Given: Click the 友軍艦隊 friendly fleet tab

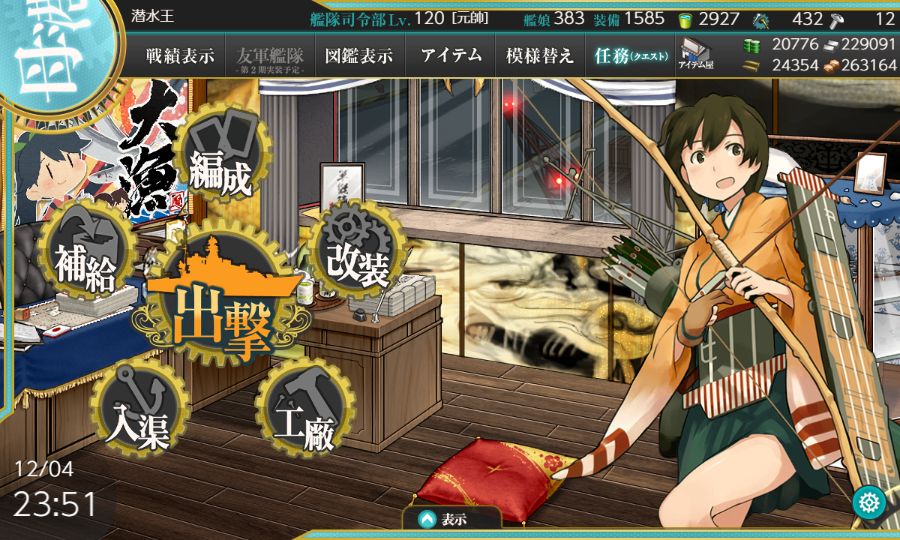Looking at the screenshot, I should [270, 56].
